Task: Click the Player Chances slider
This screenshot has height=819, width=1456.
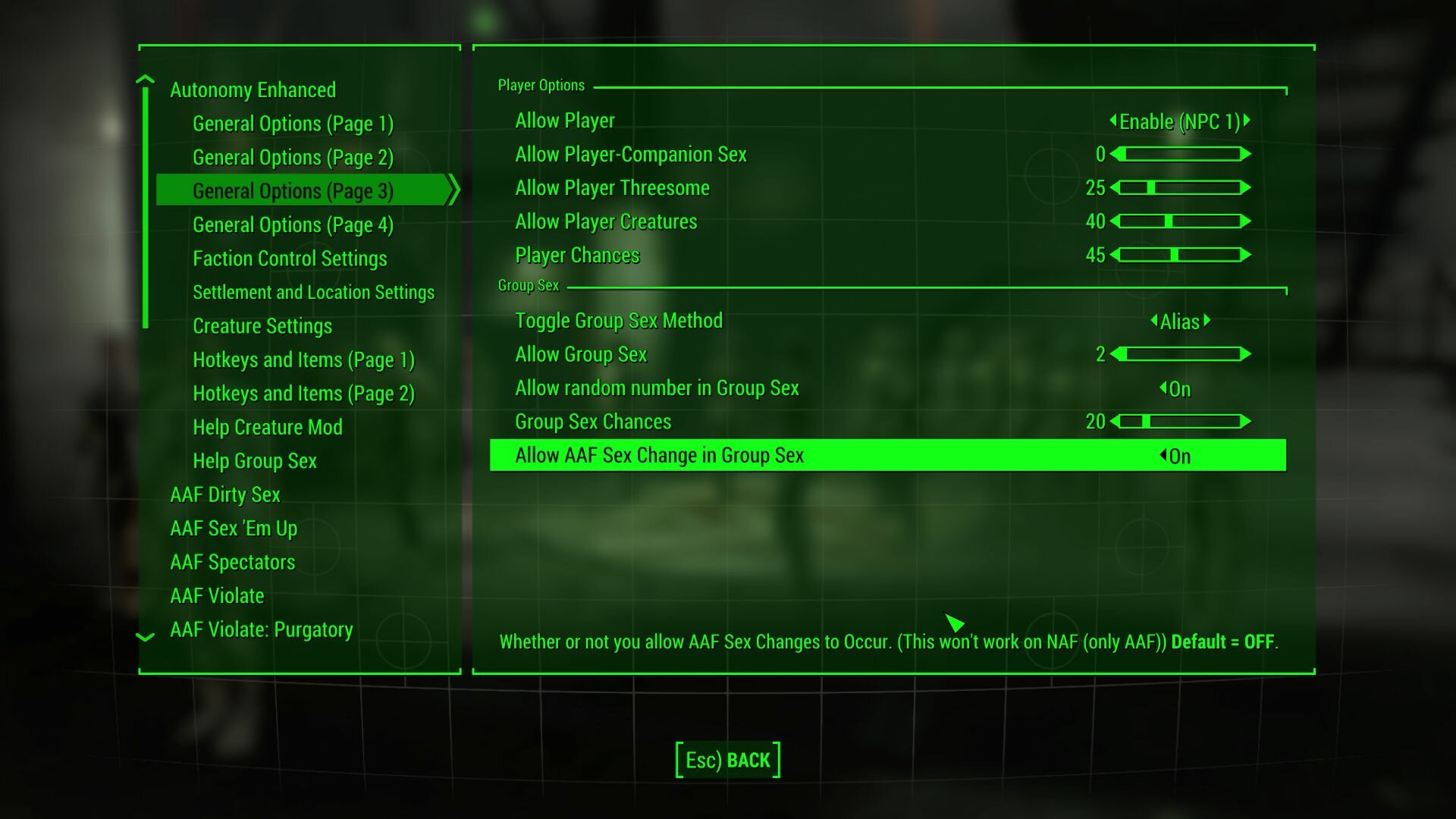Action: pos(1180,255)
